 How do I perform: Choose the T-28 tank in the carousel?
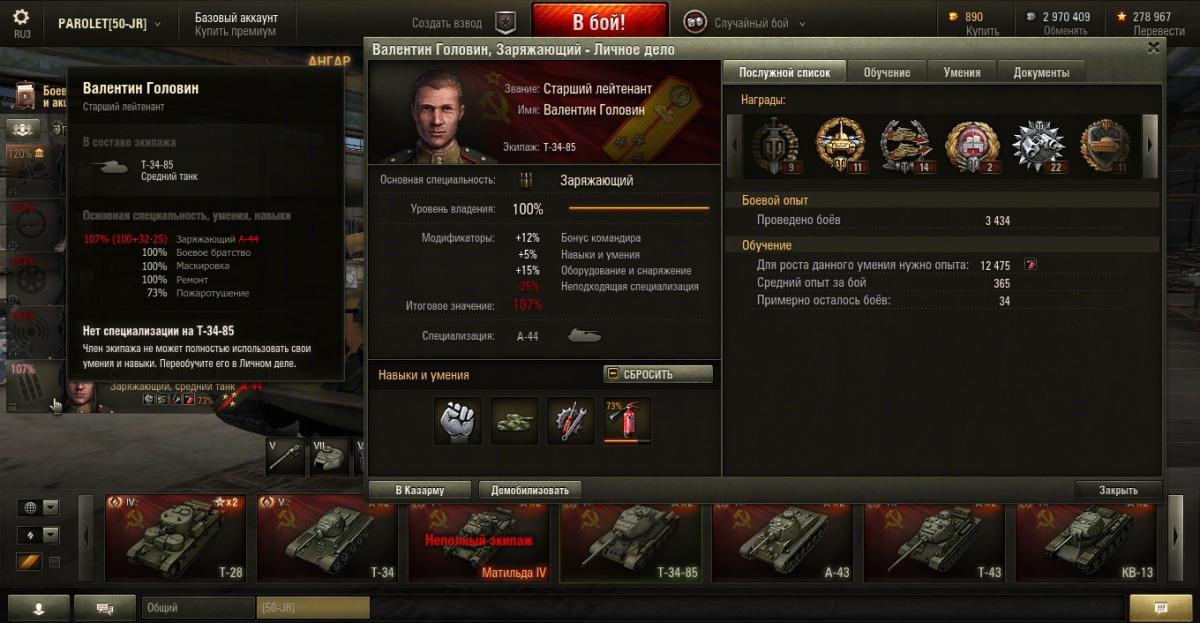point(177,537)
